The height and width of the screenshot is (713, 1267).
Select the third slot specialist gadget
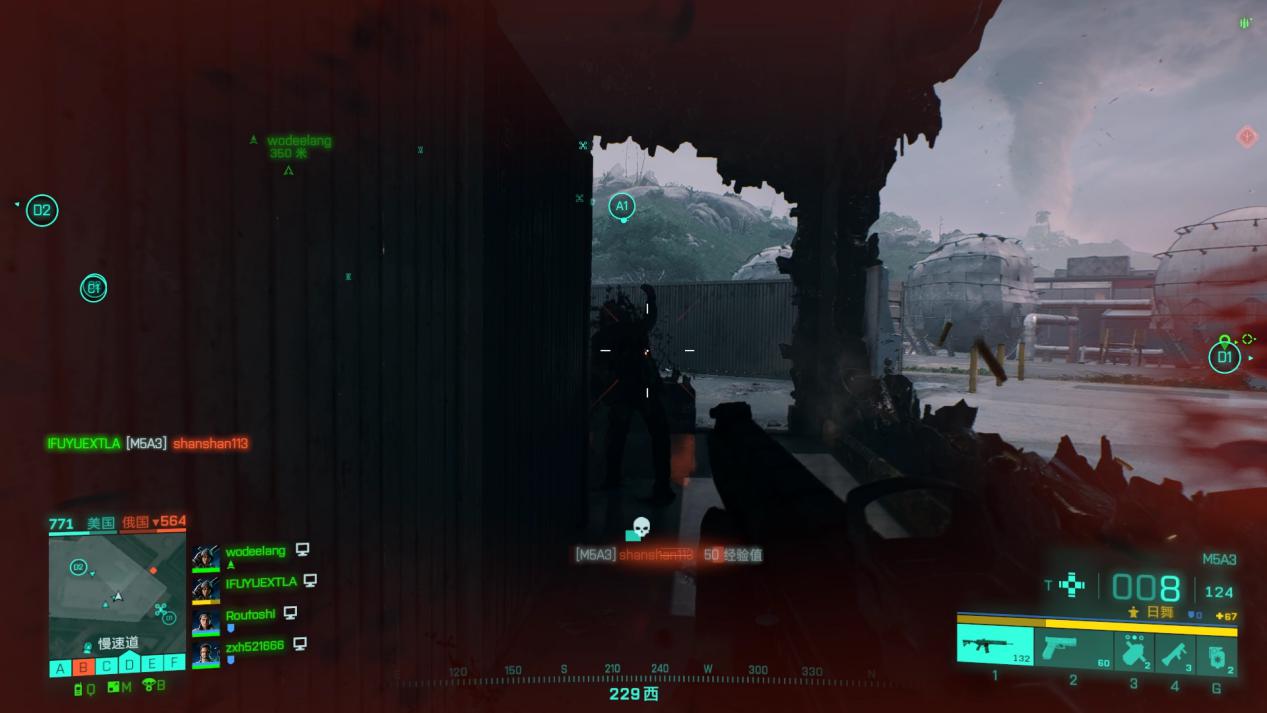pos(1133,652)
